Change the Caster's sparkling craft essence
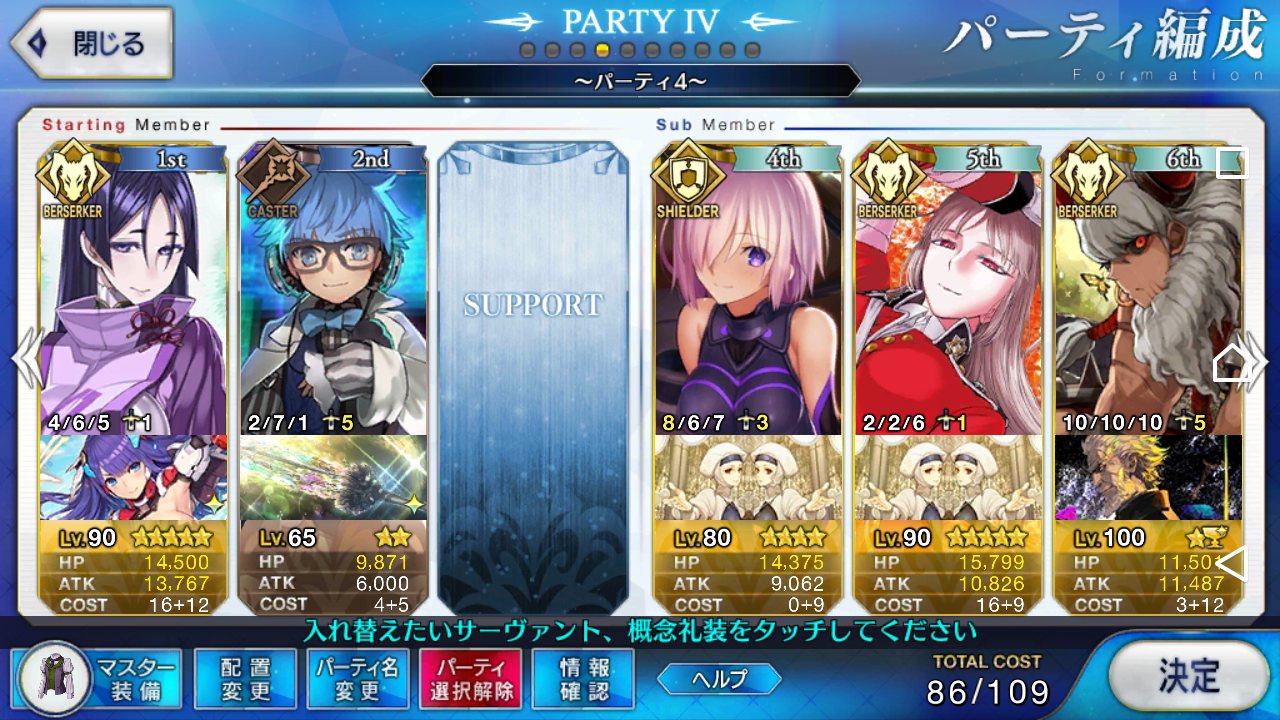This screenshot has height=720, width=1280. (333, 477)
